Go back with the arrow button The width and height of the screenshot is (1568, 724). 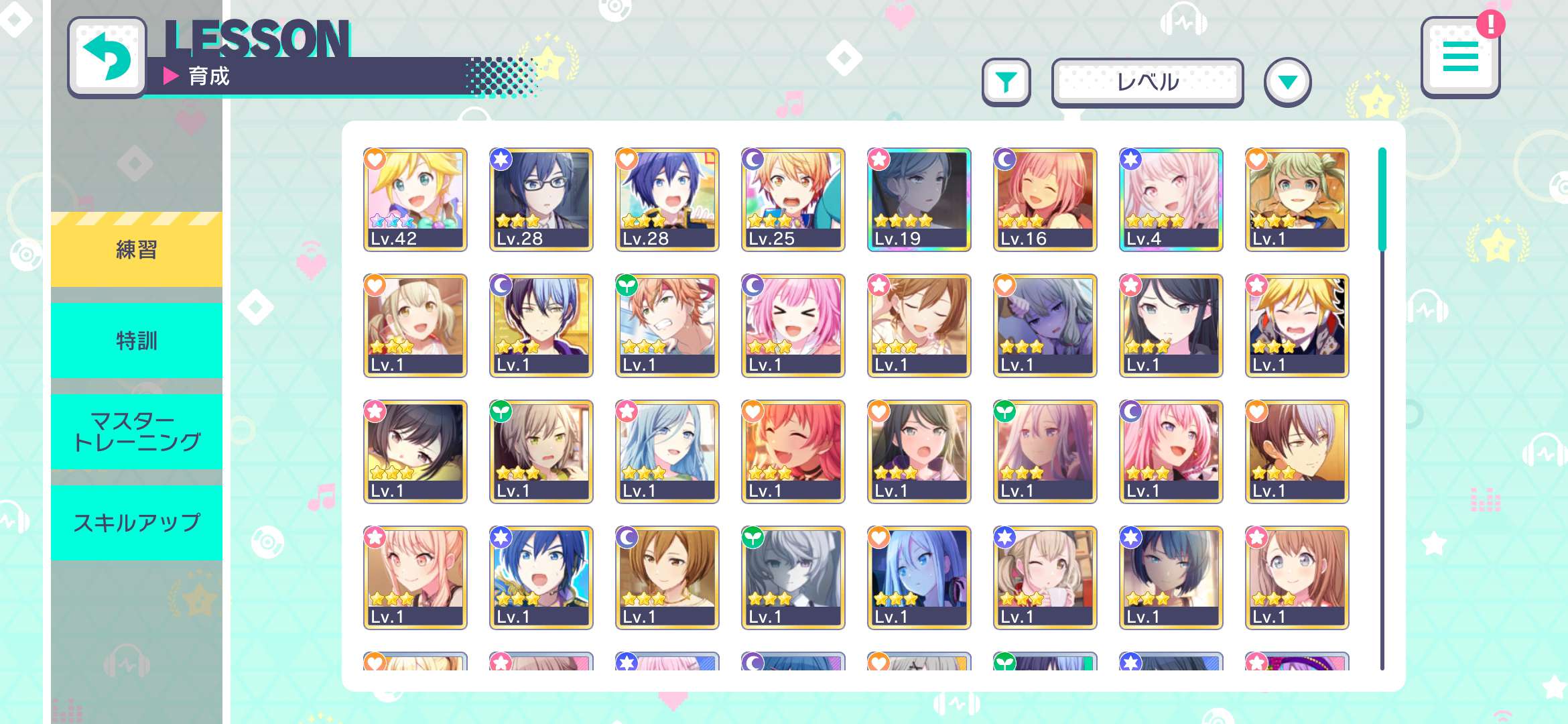[x=107, y=57]
